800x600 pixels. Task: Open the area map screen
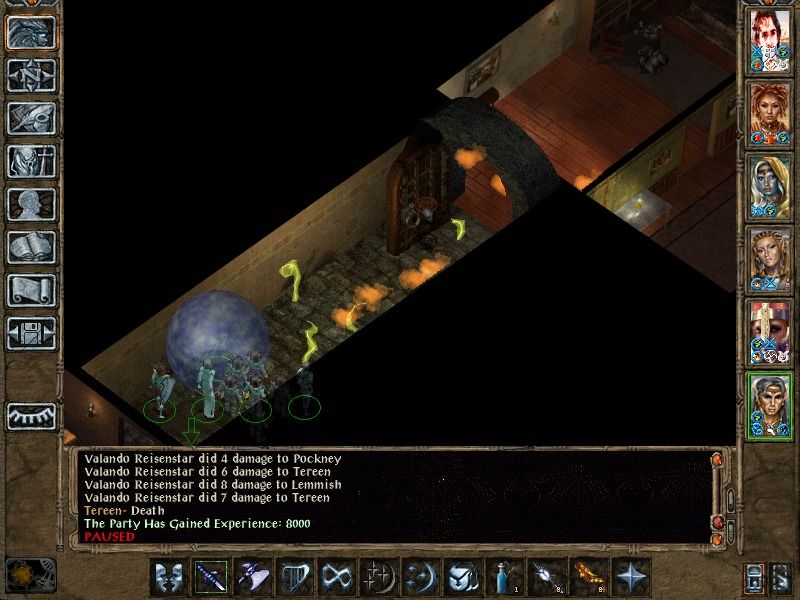click(30, 74)
